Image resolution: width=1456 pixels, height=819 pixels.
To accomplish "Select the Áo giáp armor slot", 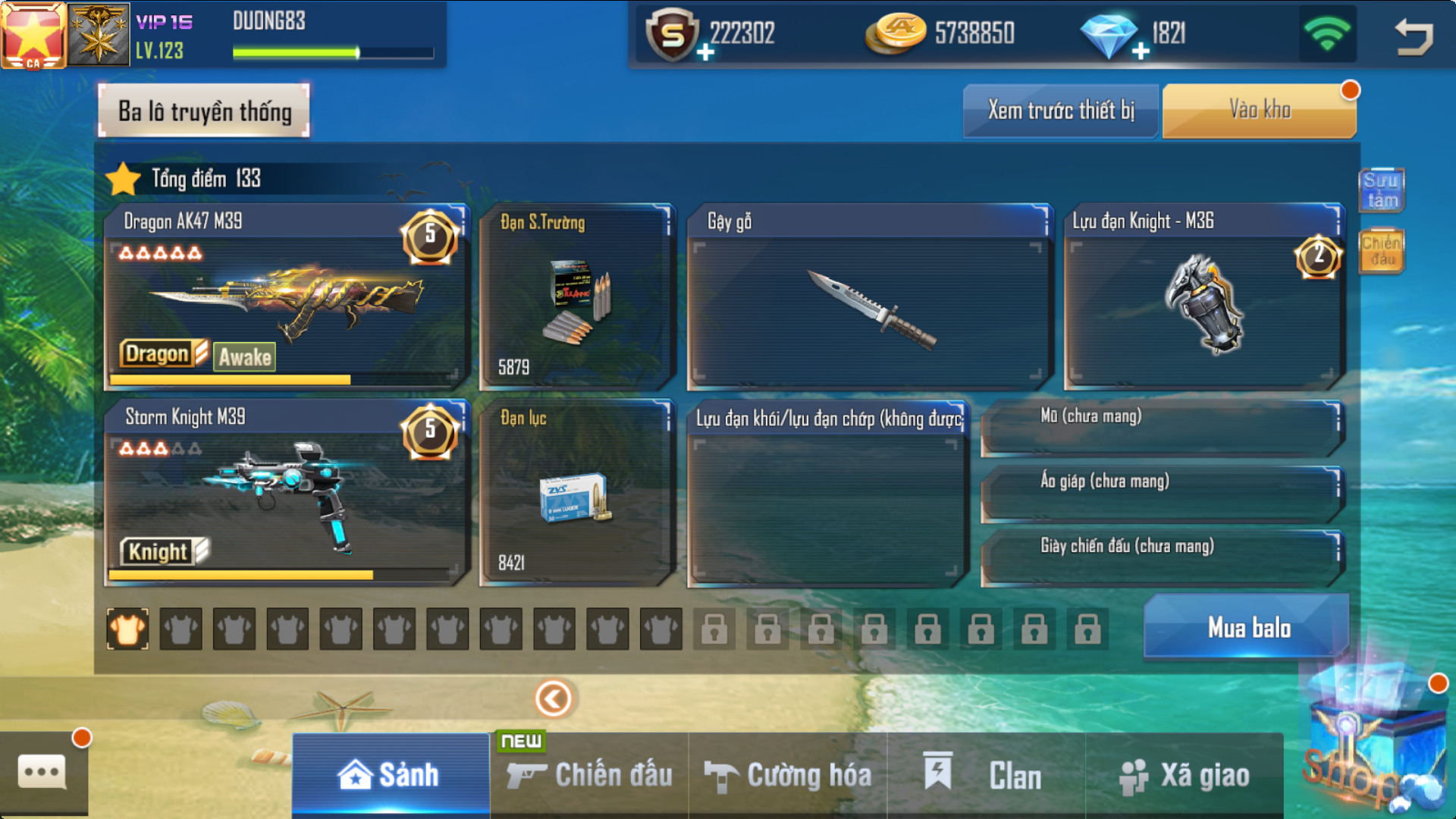I will 1160,493.
